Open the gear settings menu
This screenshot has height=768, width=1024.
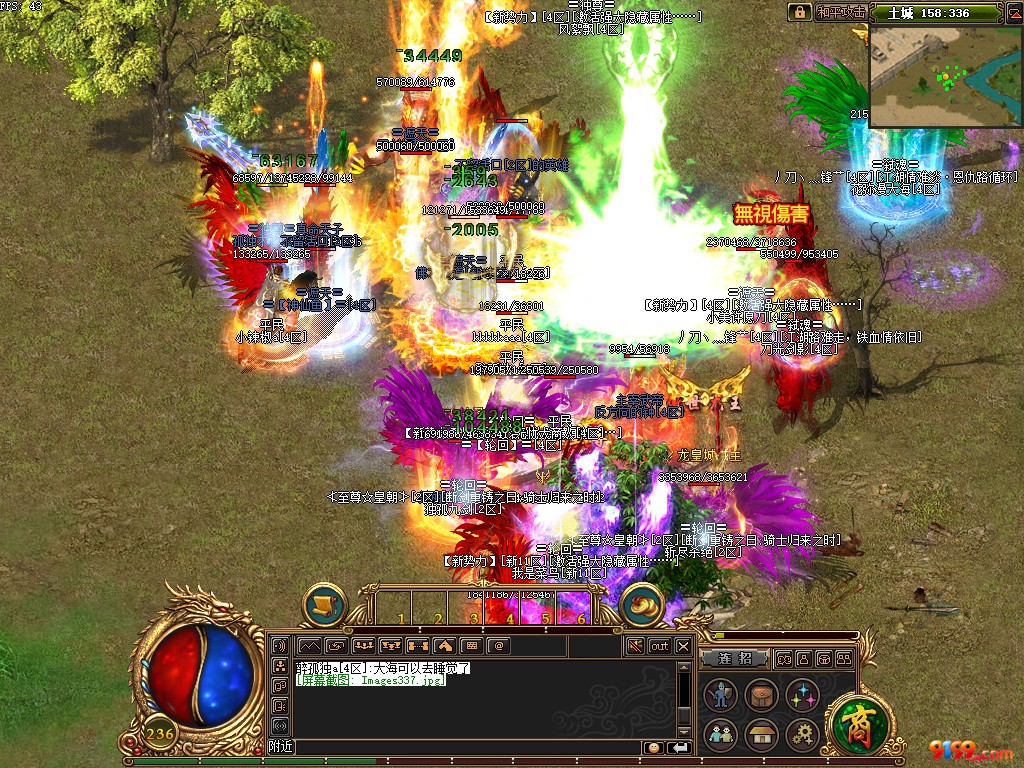801,735
